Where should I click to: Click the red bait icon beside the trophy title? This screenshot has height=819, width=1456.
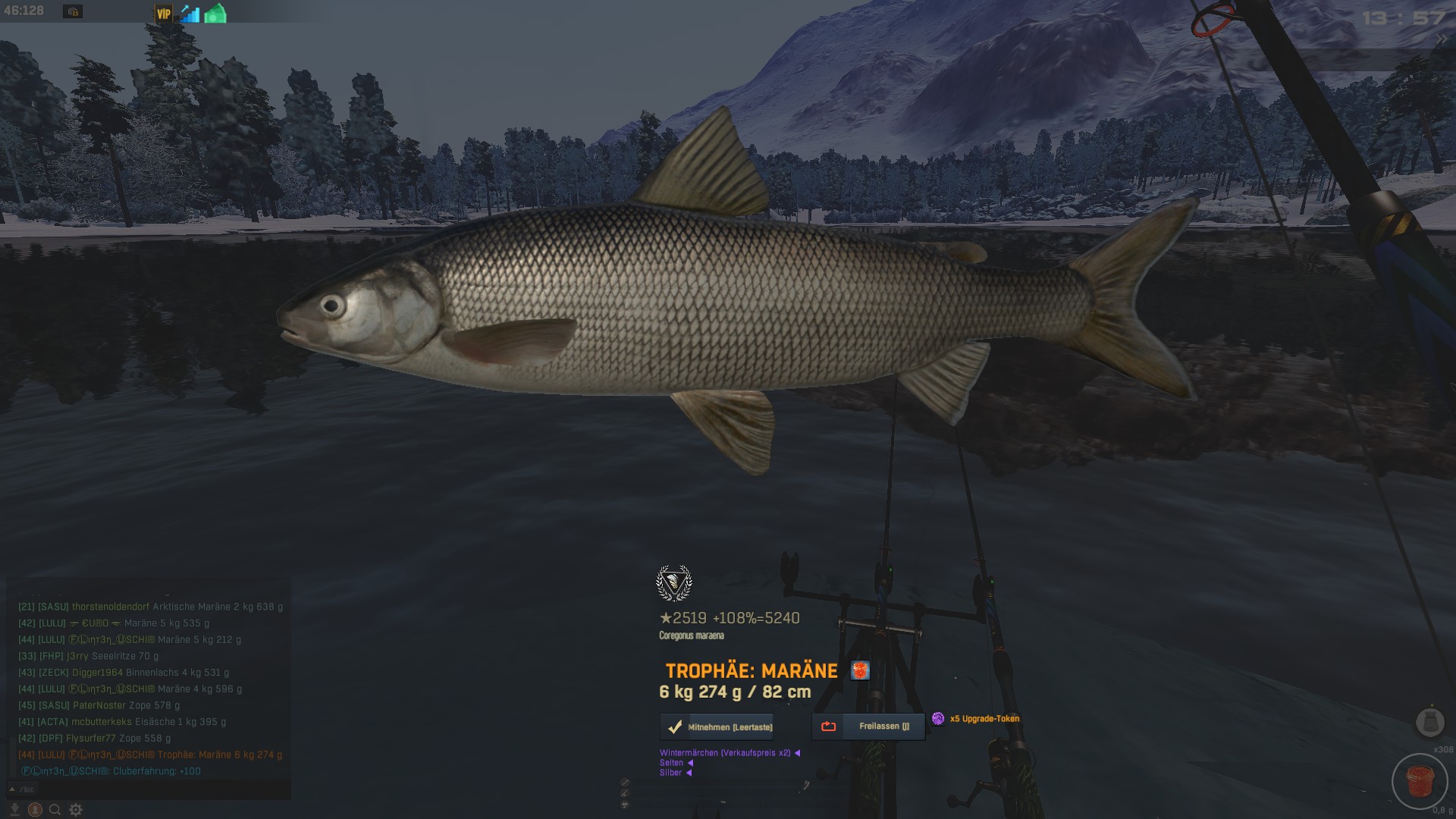click(x=860, y=670)
